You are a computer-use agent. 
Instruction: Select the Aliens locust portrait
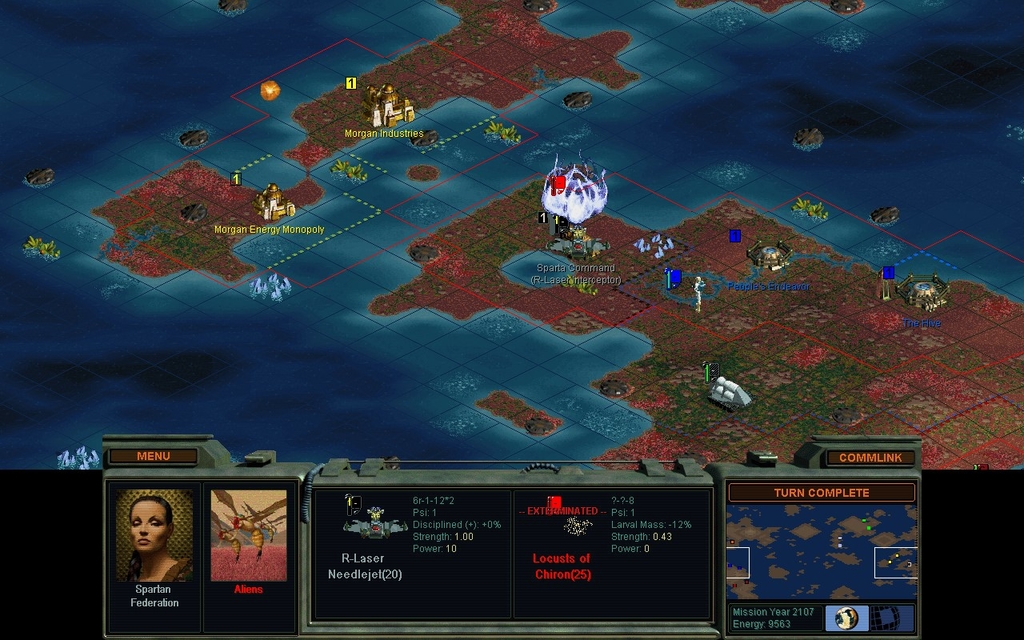pos(249,535)
